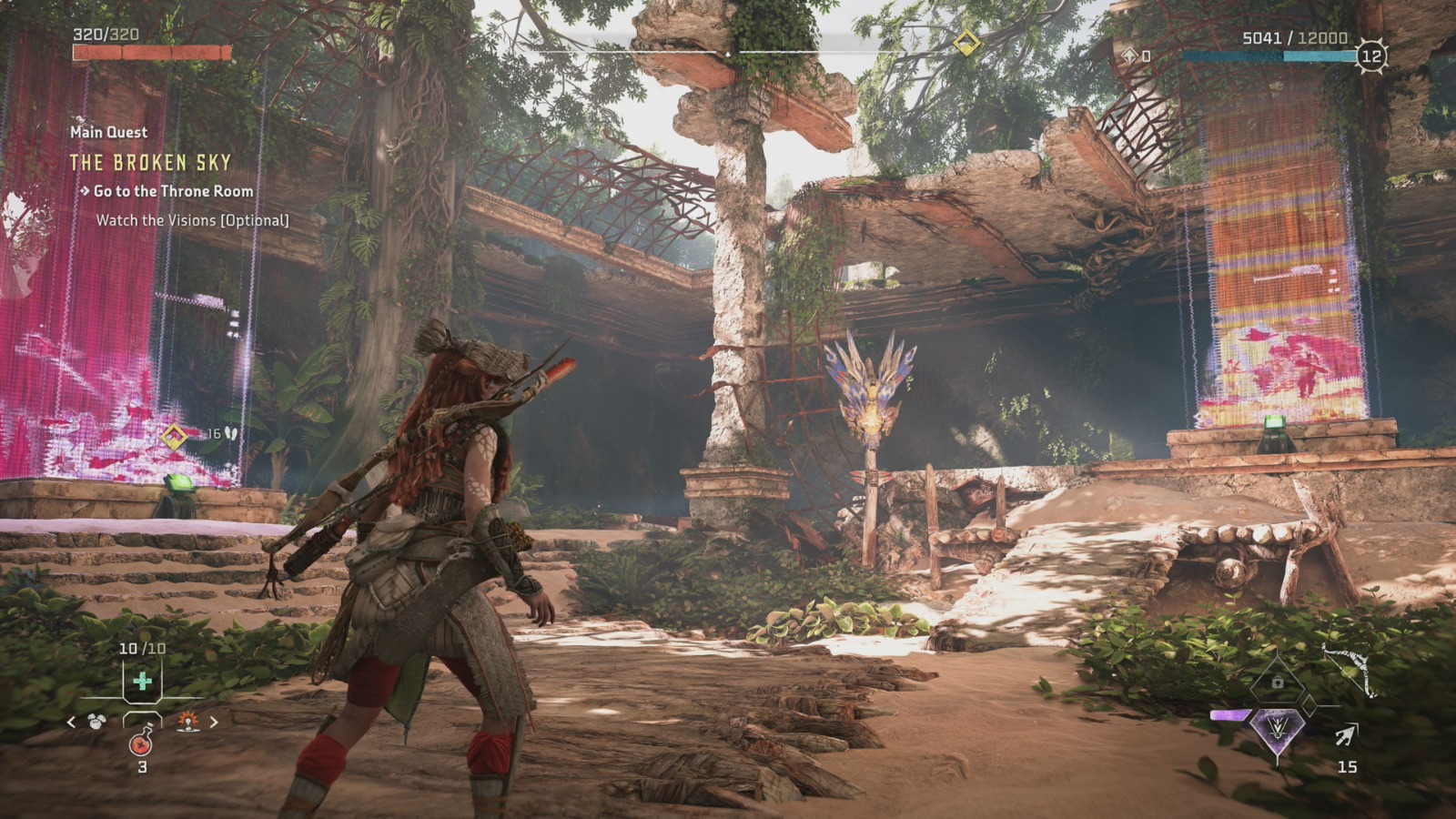Click the level 12 sun badge
The image size is (1456, 819).
click(x=1370, y=56)
